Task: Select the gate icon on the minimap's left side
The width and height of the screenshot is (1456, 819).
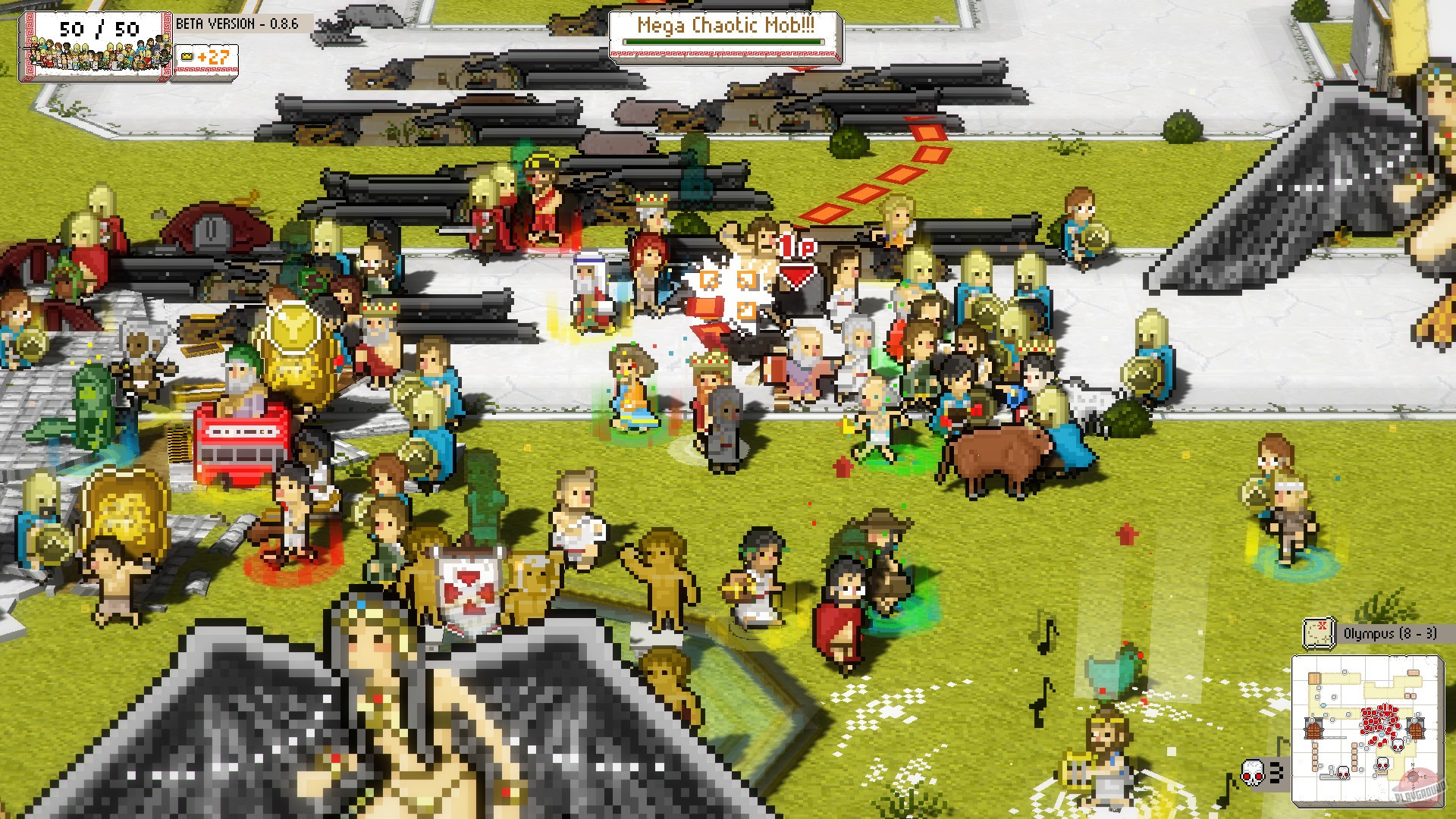Action: click(1313, 727)
